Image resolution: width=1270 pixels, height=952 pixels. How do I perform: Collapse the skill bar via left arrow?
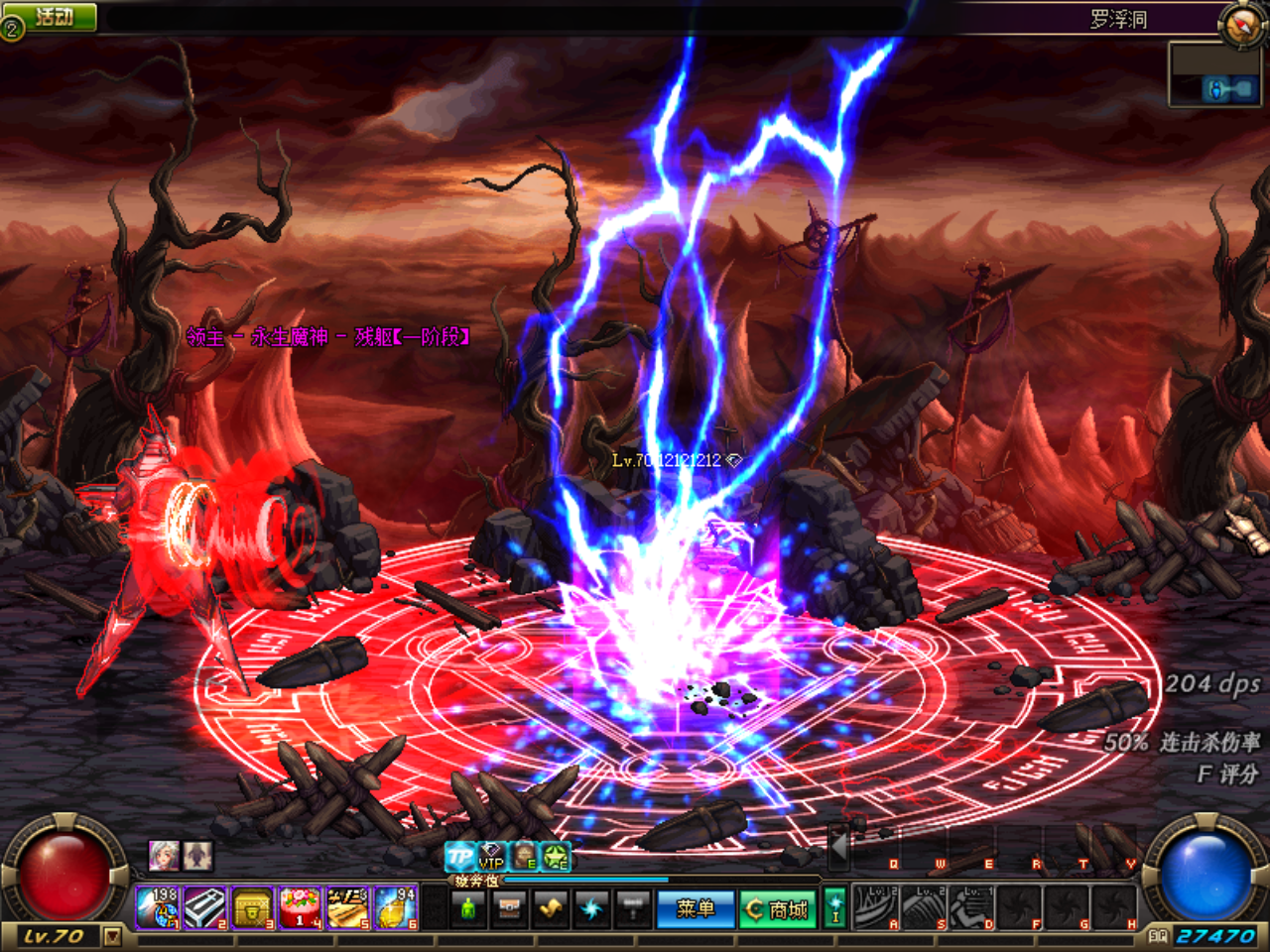pos(838,848)
